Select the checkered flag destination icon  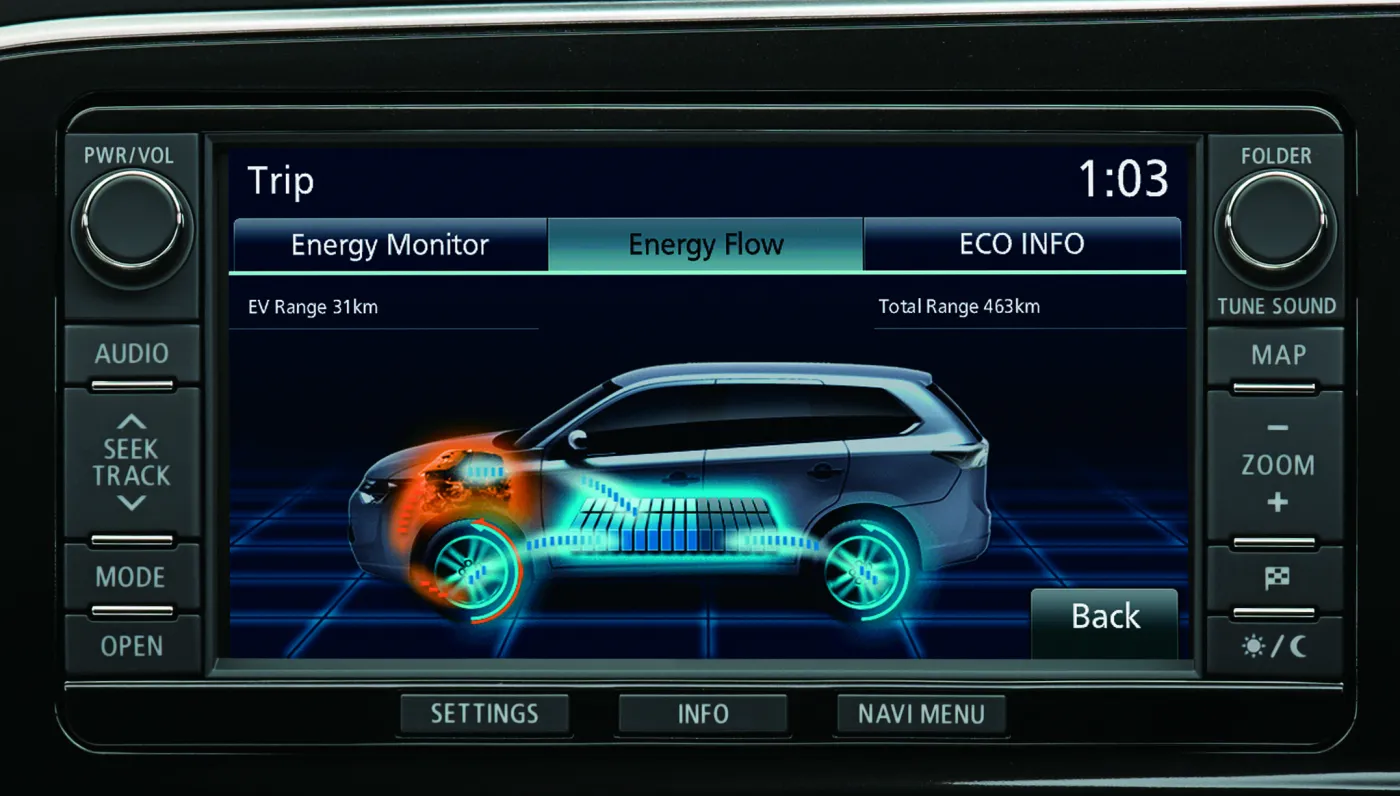click(x=1277, y=578)
